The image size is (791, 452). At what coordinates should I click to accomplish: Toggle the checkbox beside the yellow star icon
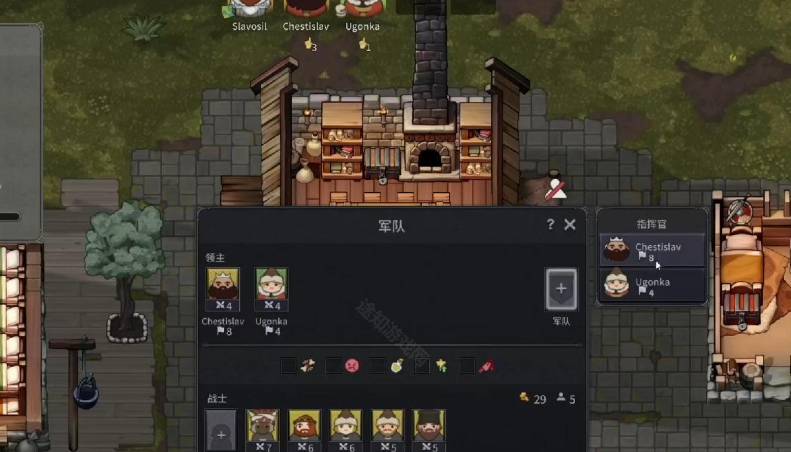[422, 366]
